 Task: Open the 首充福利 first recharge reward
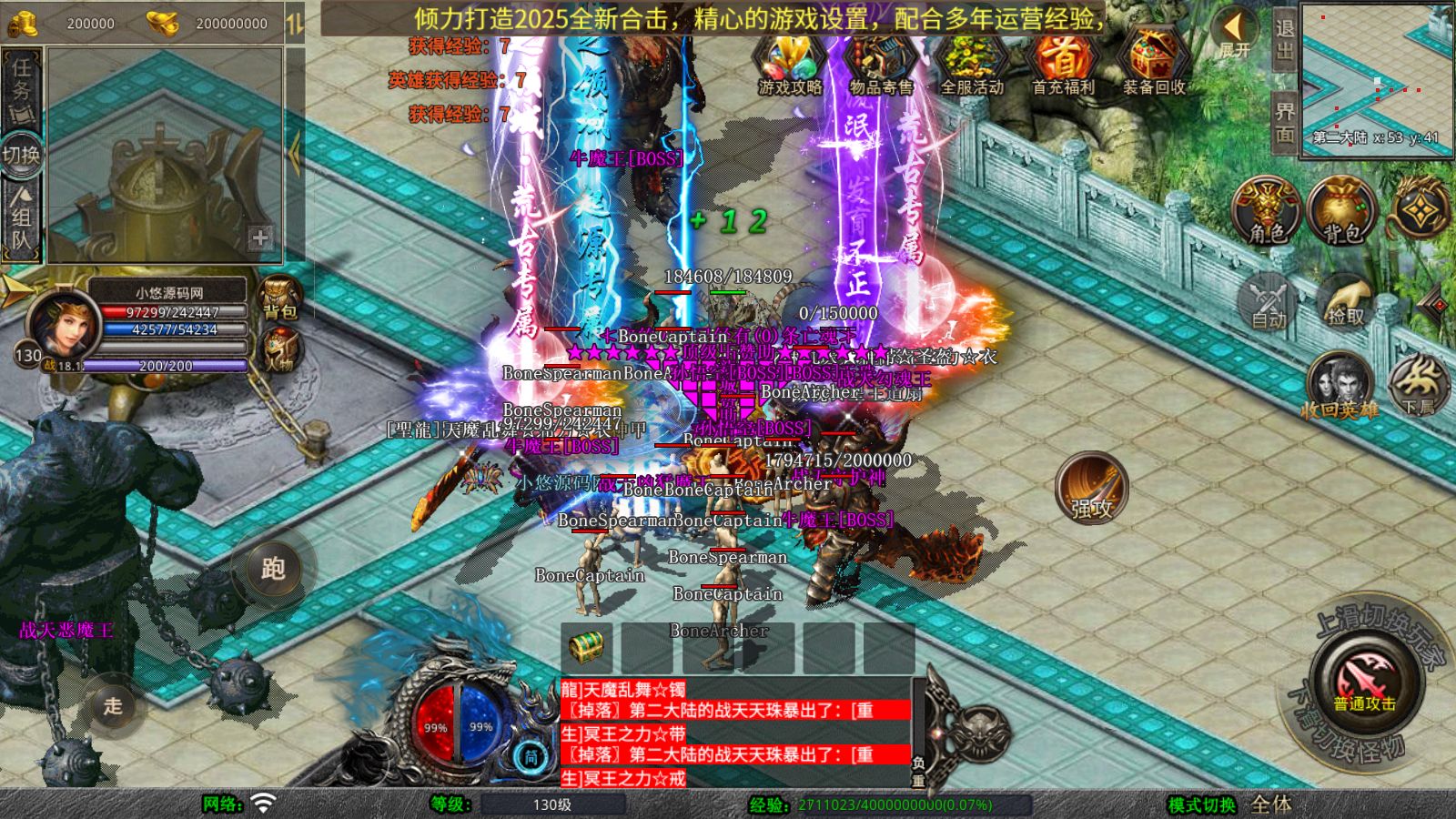coord(1062,62)
